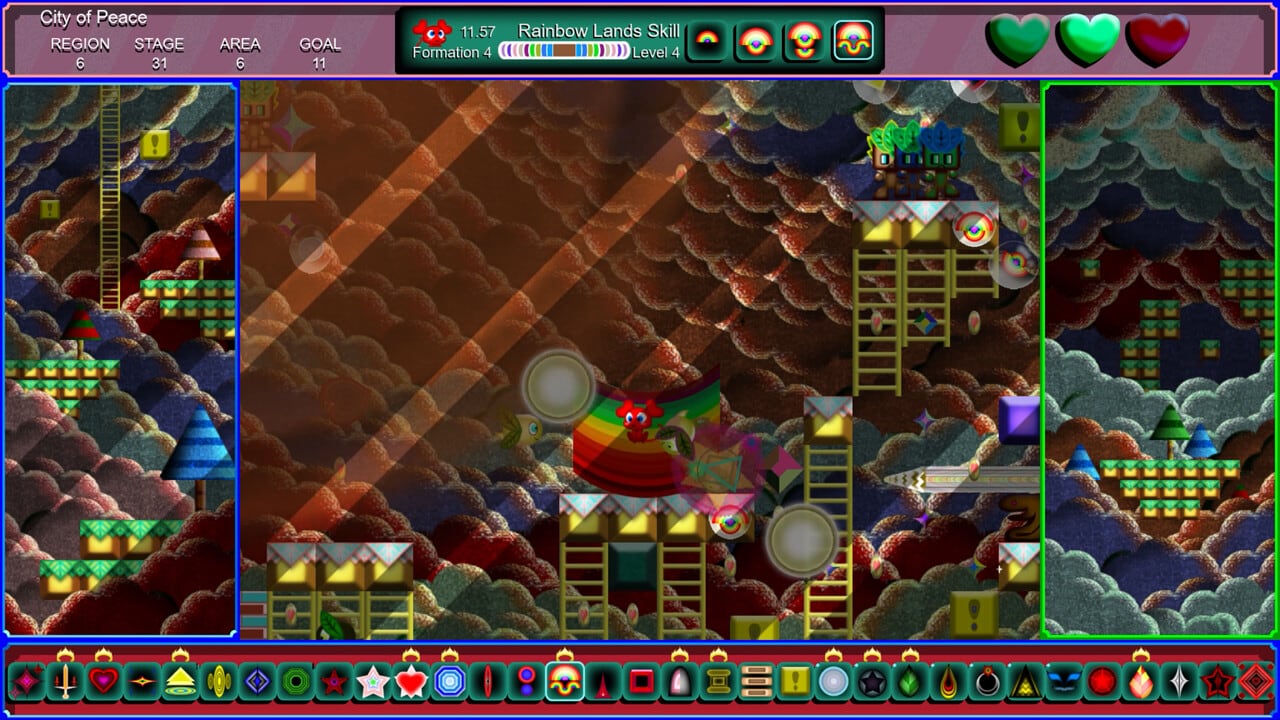Select the yellow pyramid skill icon
The width and height of the screenshot is (1280, 720).
[x=180, y=682]
